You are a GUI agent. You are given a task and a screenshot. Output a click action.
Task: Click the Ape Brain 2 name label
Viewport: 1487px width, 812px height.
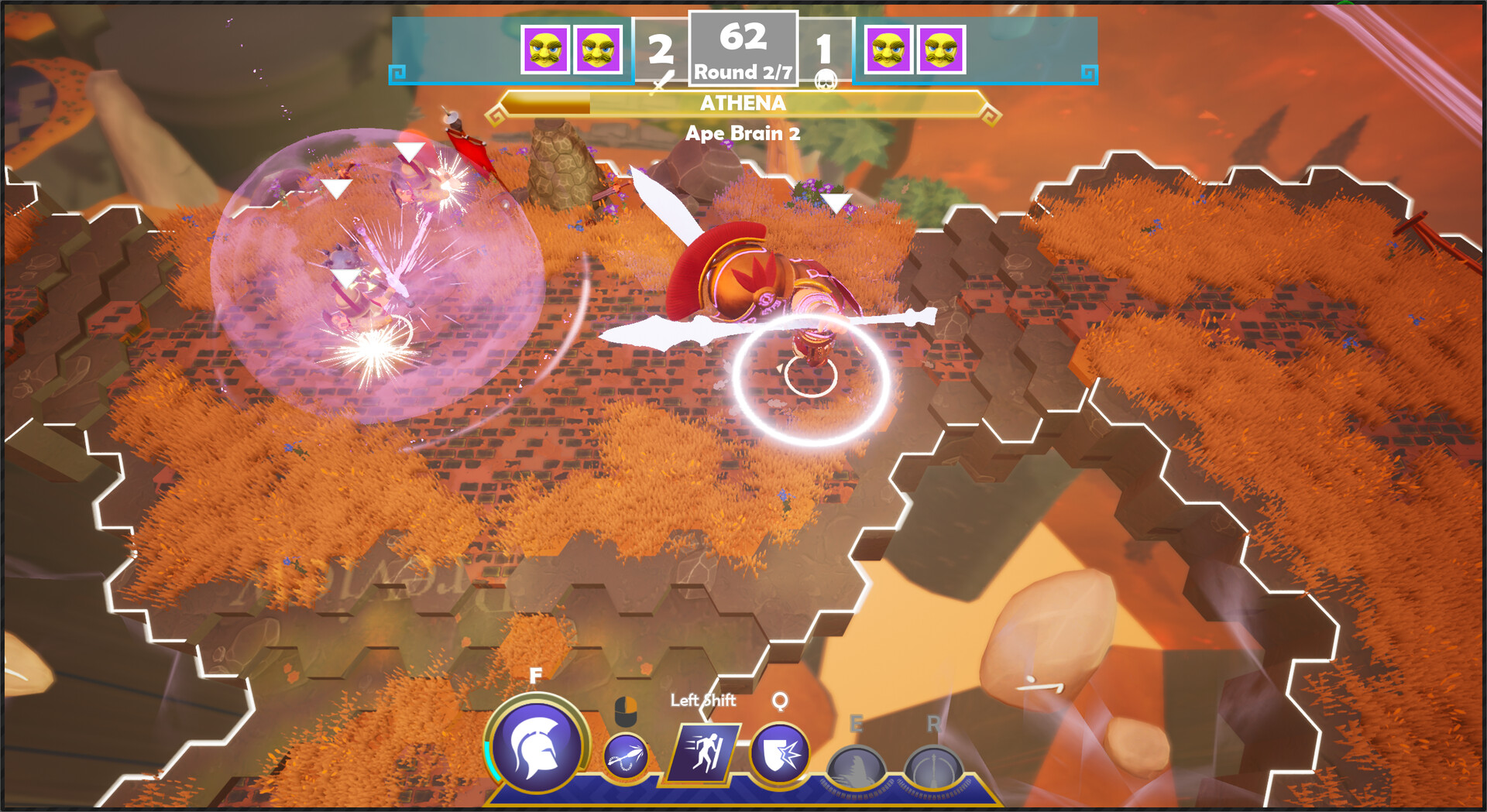(x=744, y=132)
